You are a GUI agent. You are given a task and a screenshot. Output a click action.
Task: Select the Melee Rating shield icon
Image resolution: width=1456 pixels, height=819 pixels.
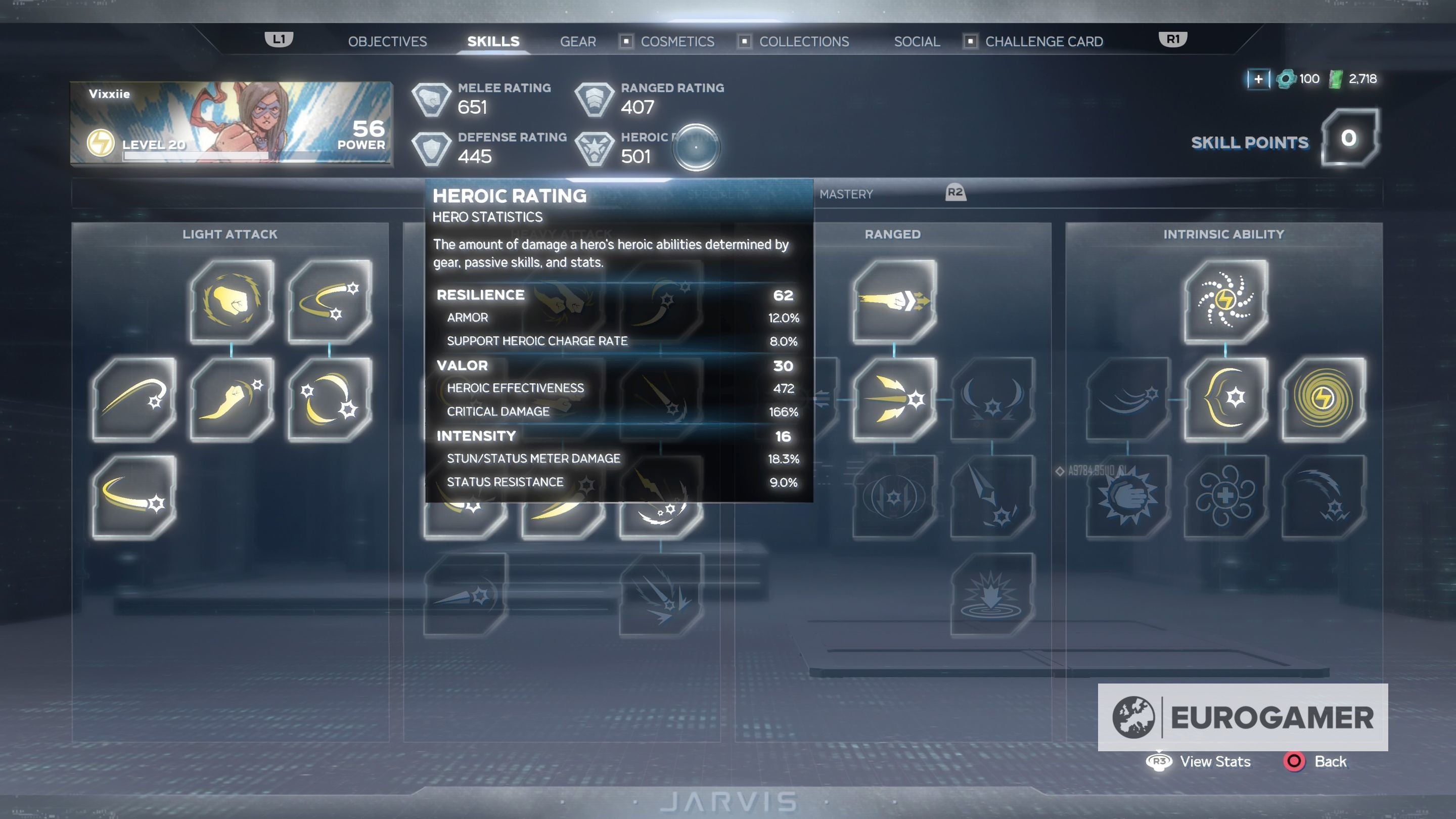coord(432,100)
